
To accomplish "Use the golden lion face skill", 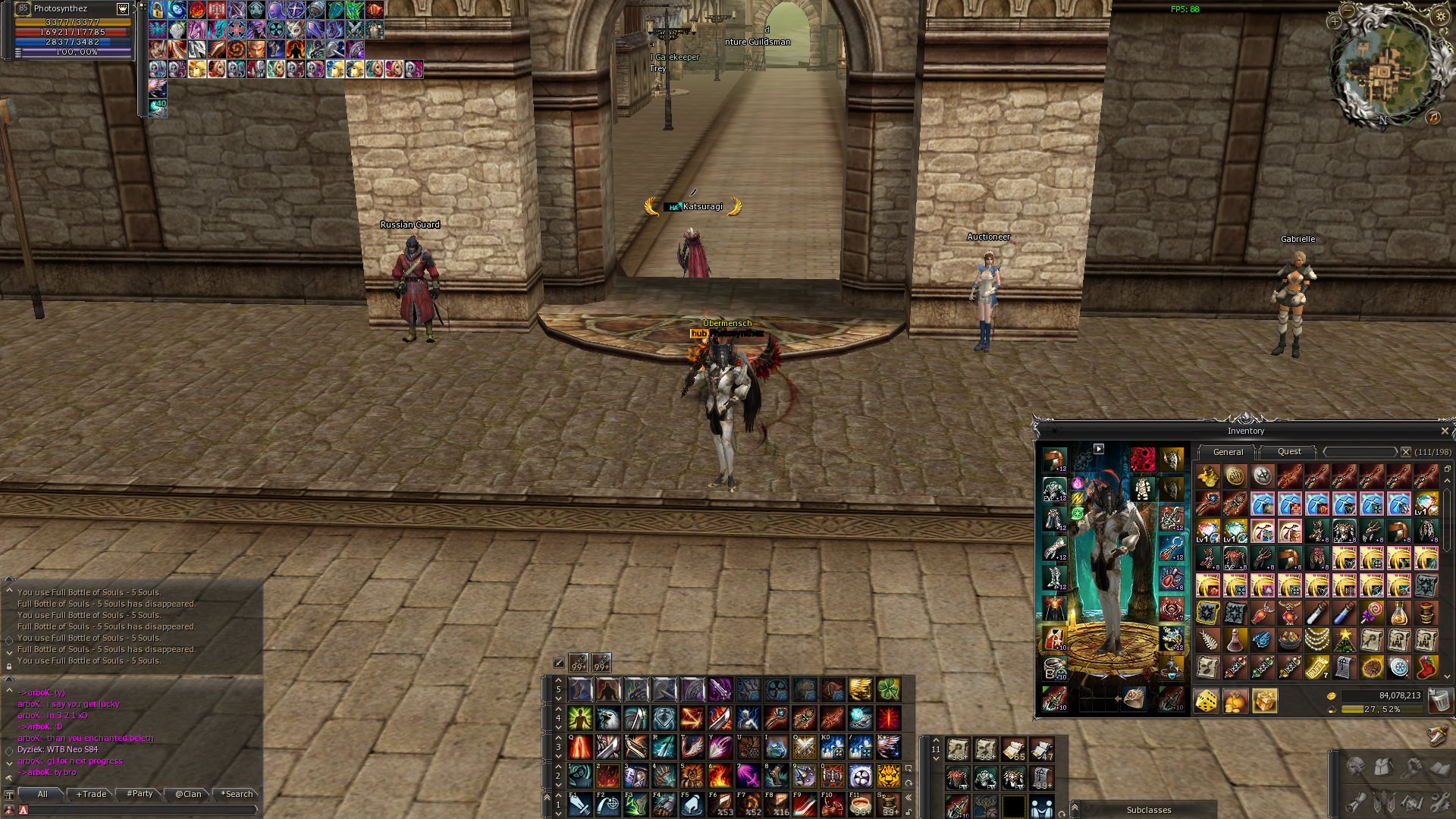I will 888,776.
